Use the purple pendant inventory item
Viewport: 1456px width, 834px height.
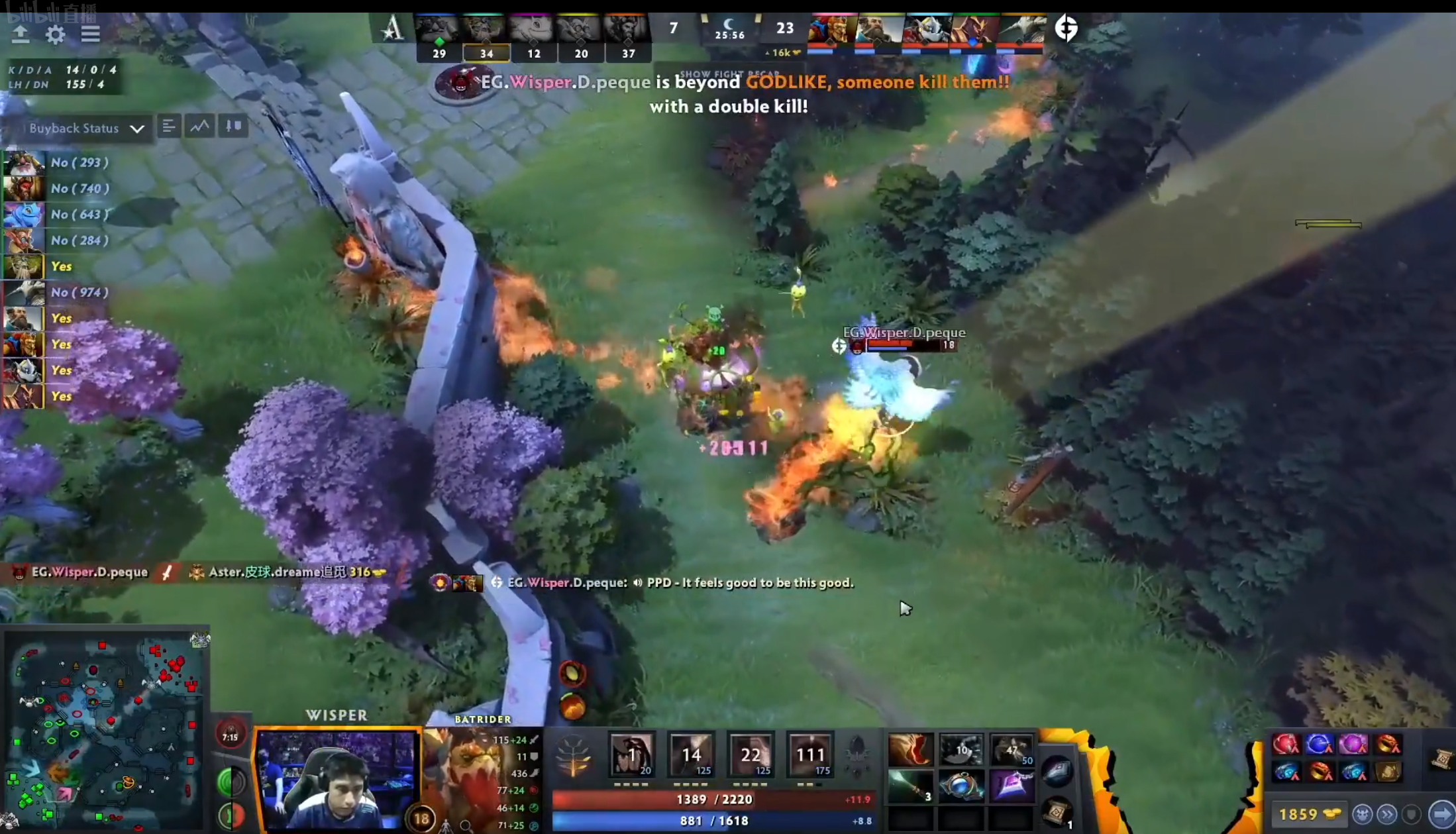tap(1012, 787)
